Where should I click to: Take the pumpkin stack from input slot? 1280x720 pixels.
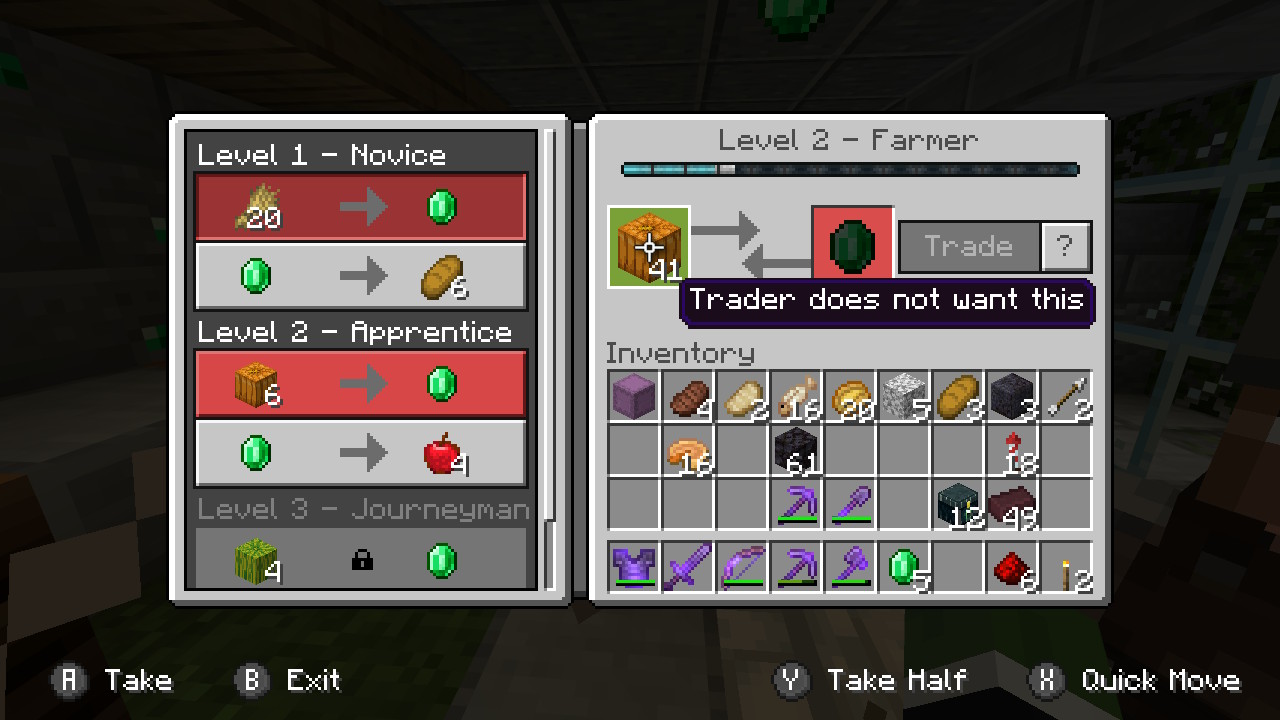click(x=649, y=246)
